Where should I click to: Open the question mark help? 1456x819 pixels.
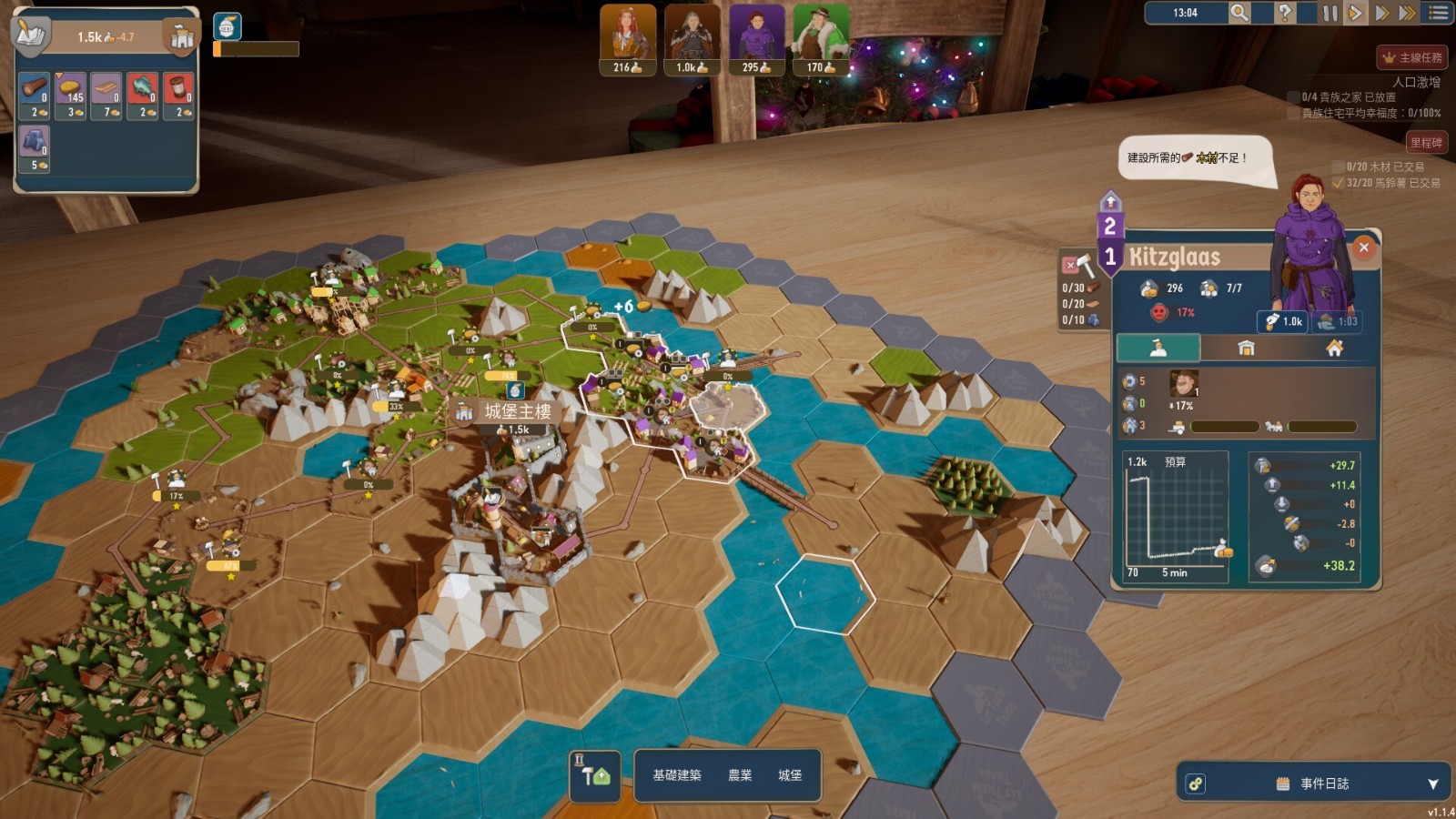[x=1284, y=13]
